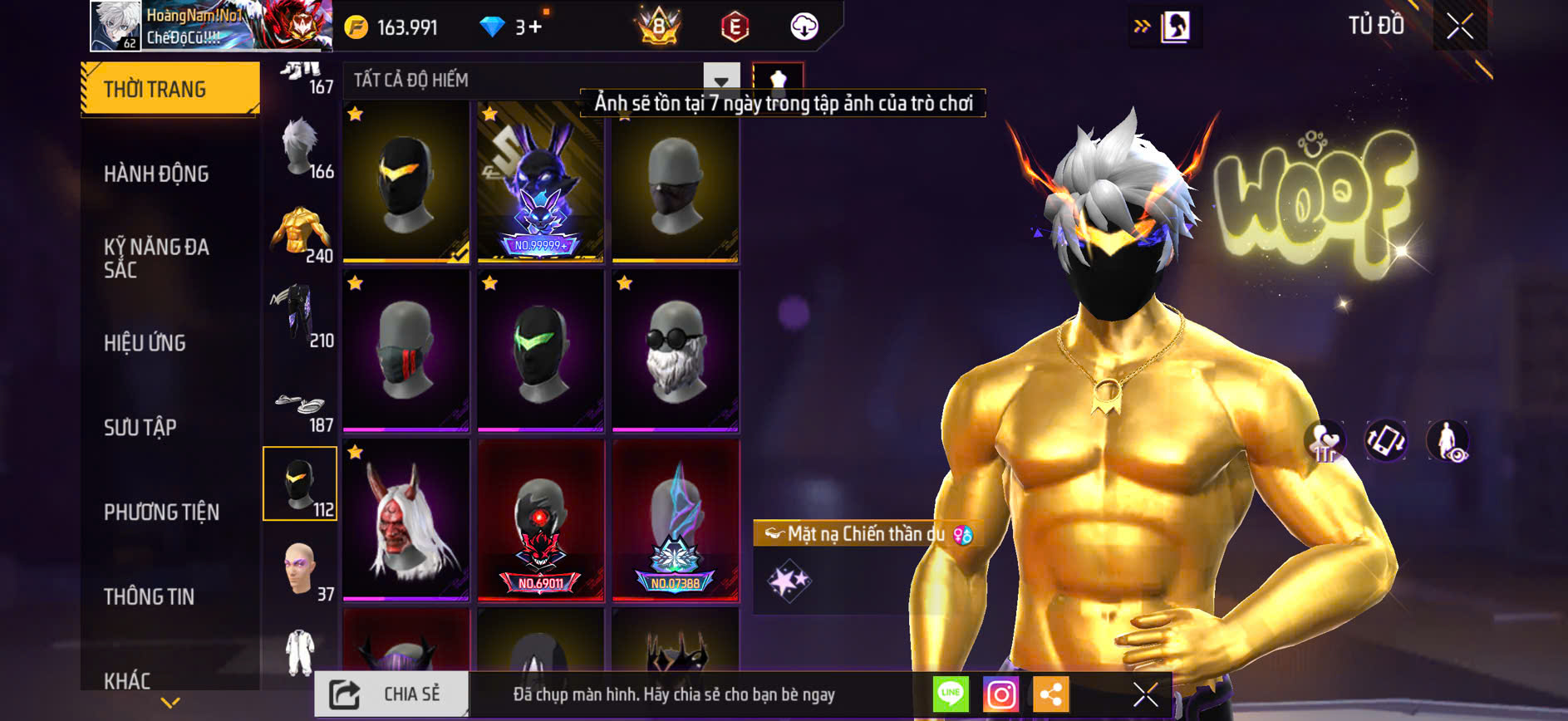Click the diamond currency icon

[495, 26]
